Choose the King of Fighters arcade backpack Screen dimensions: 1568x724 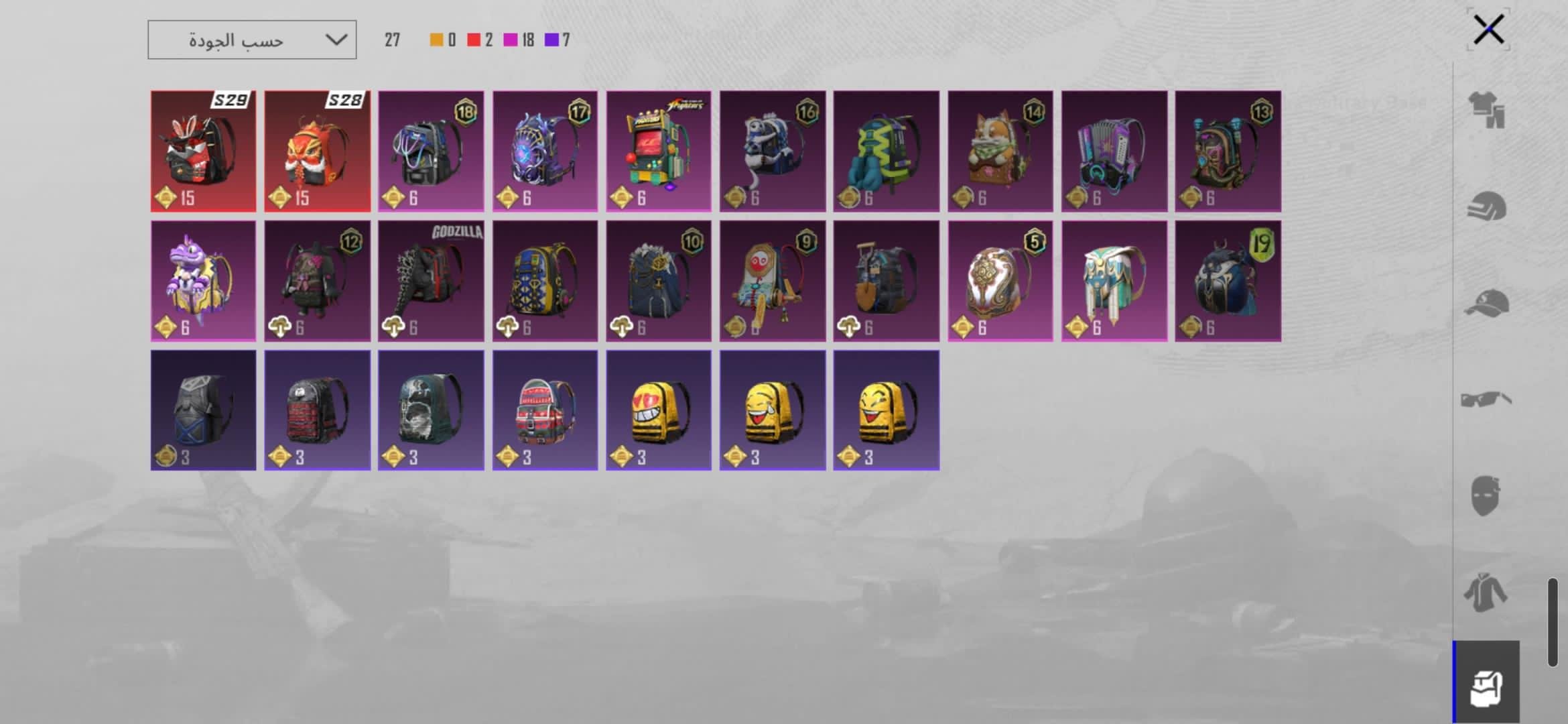(x=659, y=152)
